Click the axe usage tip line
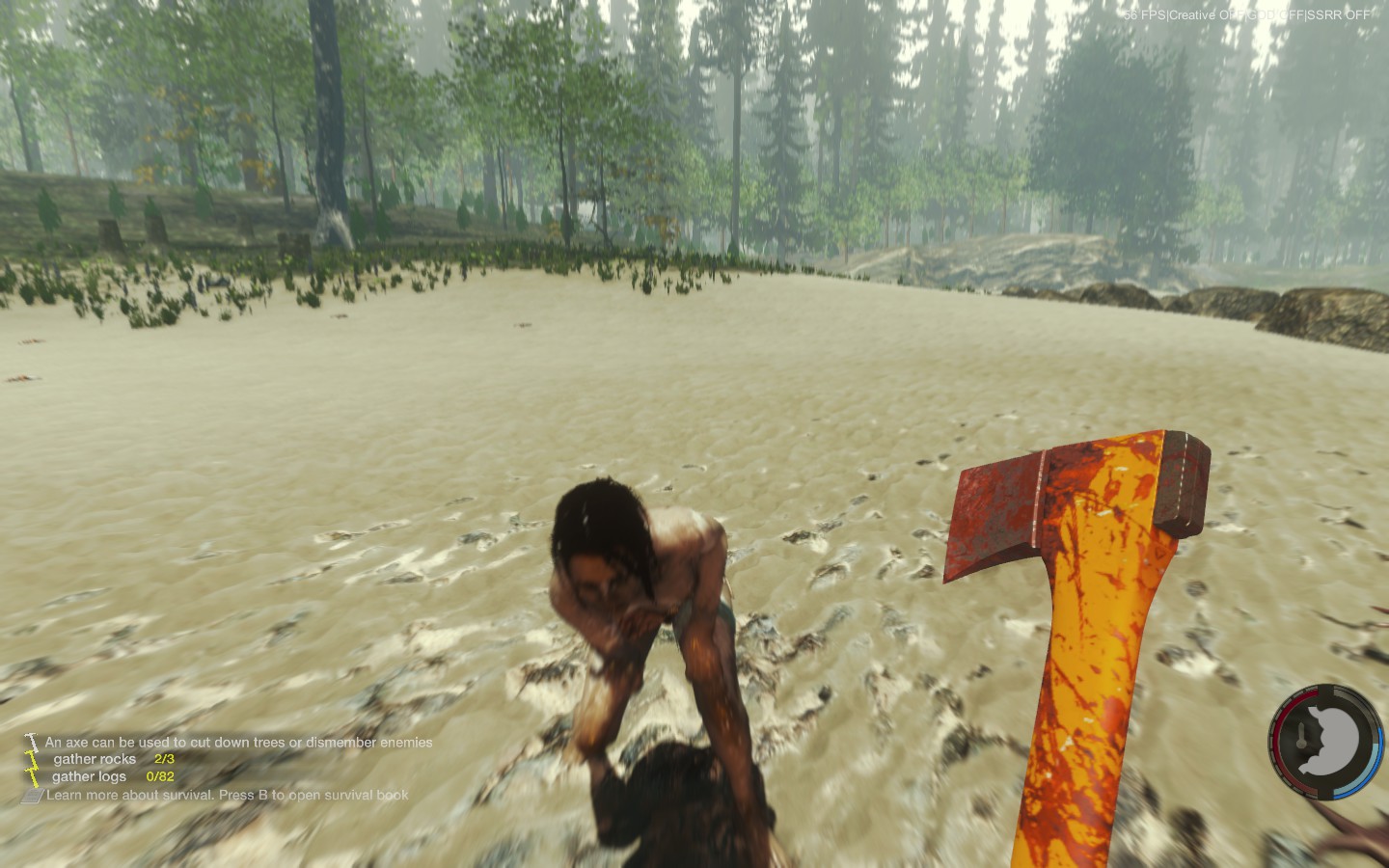The image size is (1389, 868). click(x=237, y=742)
